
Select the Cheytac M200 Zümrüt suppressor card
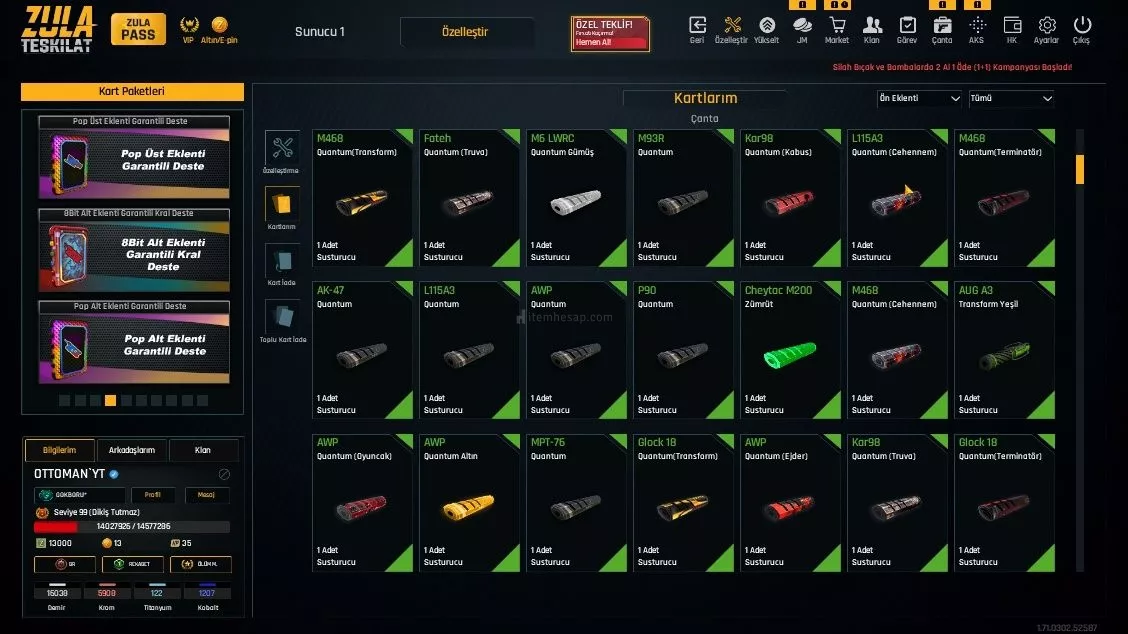coord(790,349)
